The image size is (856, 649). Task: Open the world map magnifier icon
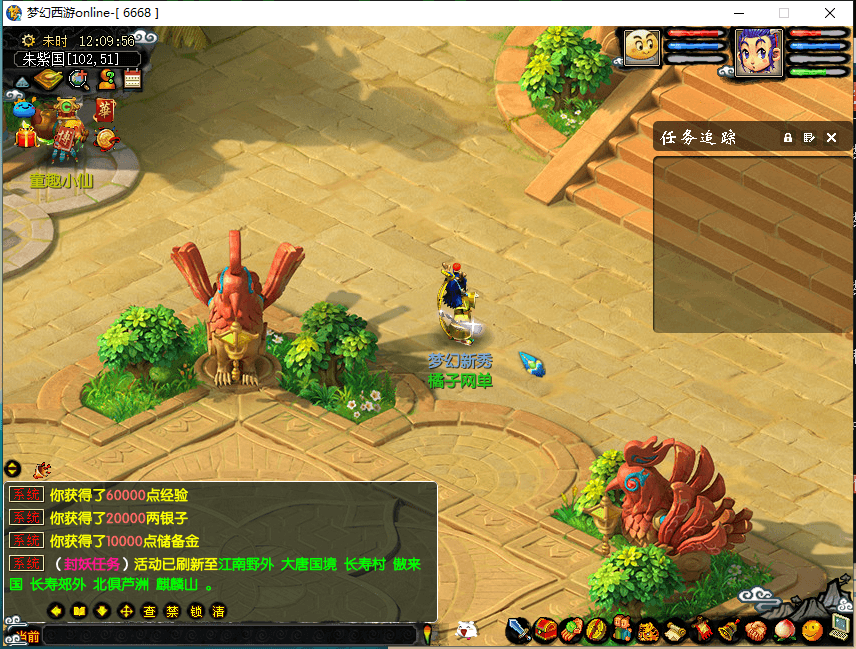click(x=76, y=80)
